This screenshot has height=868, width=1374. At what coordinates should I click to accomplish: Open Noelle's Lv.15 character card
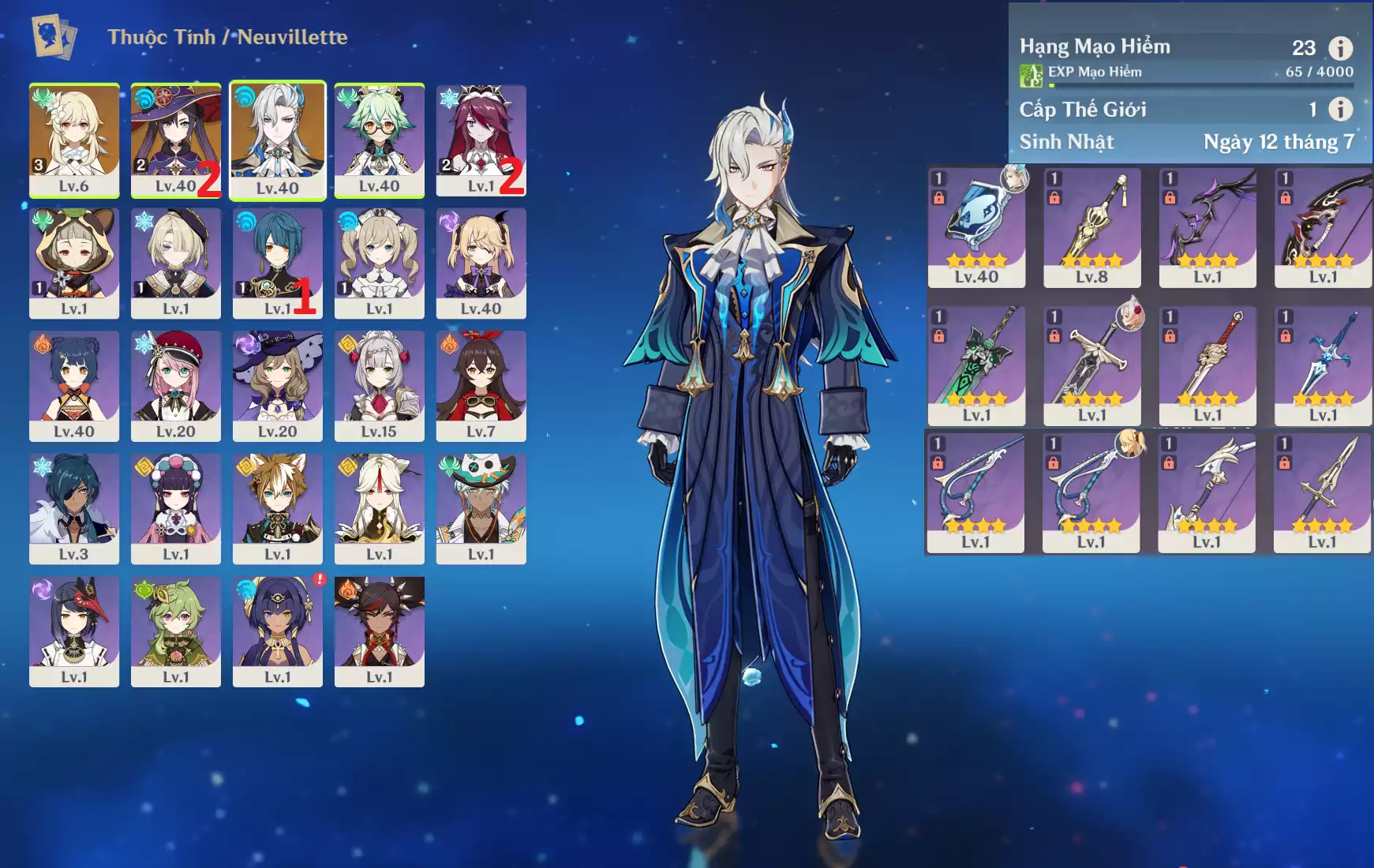pyautogui.click(x=379, y=385)
